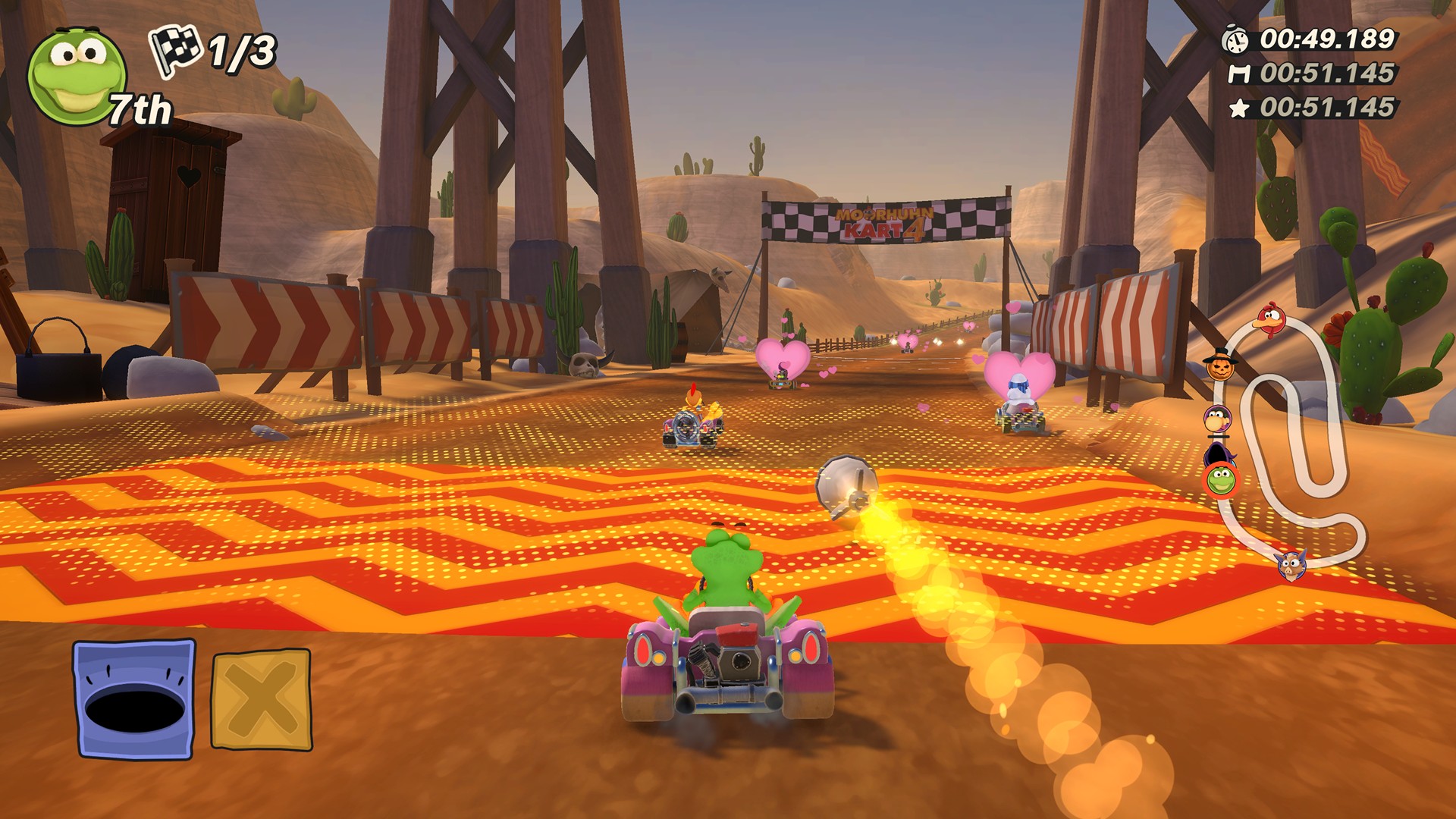The image size is (1456, 819).
Task: Use the blue open-mouth item slot
Action: (x=134, y=698)
